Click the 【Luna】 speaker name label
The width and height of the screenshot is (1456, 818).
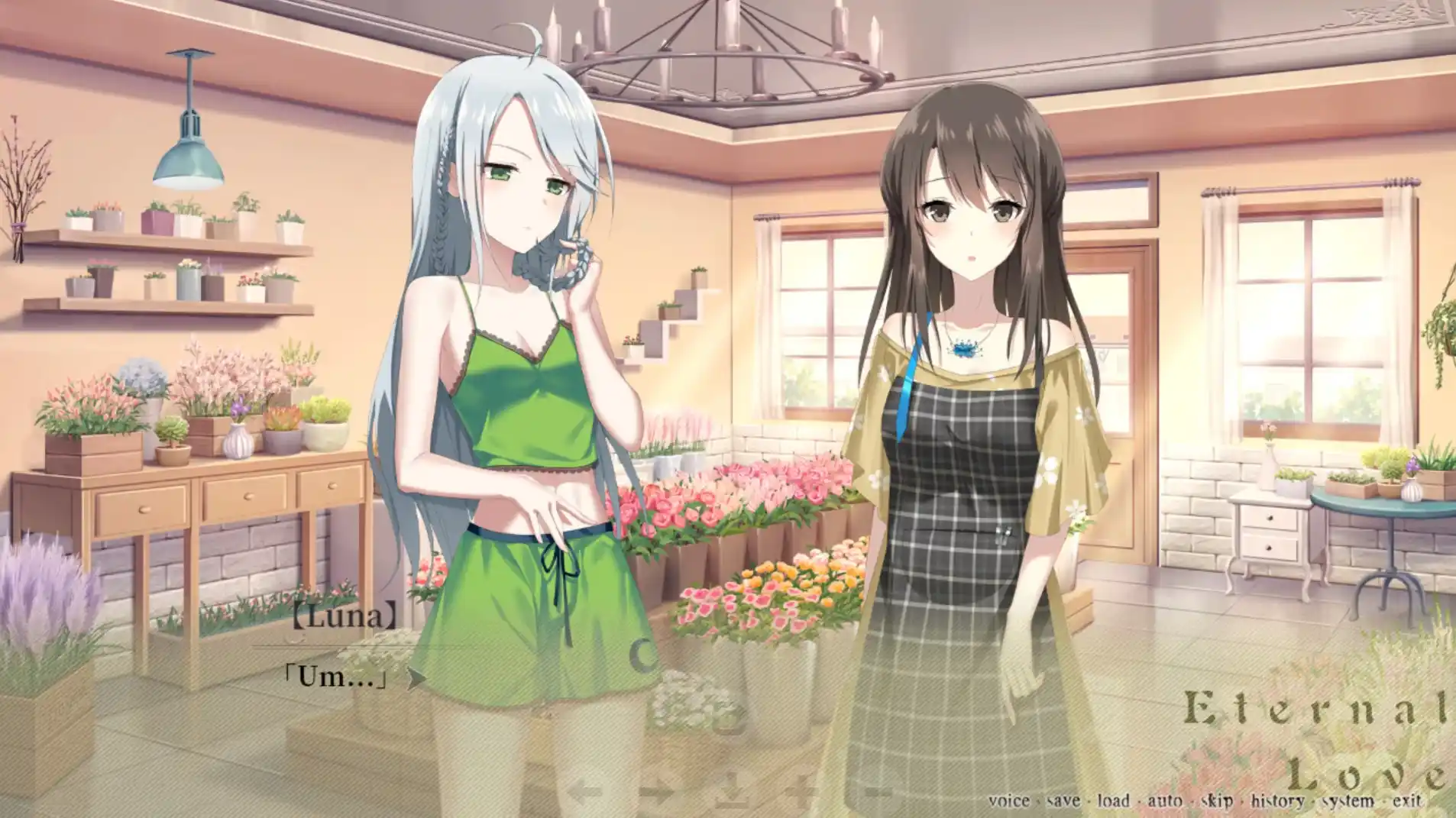pyautogui.click(x=344, y=616)
